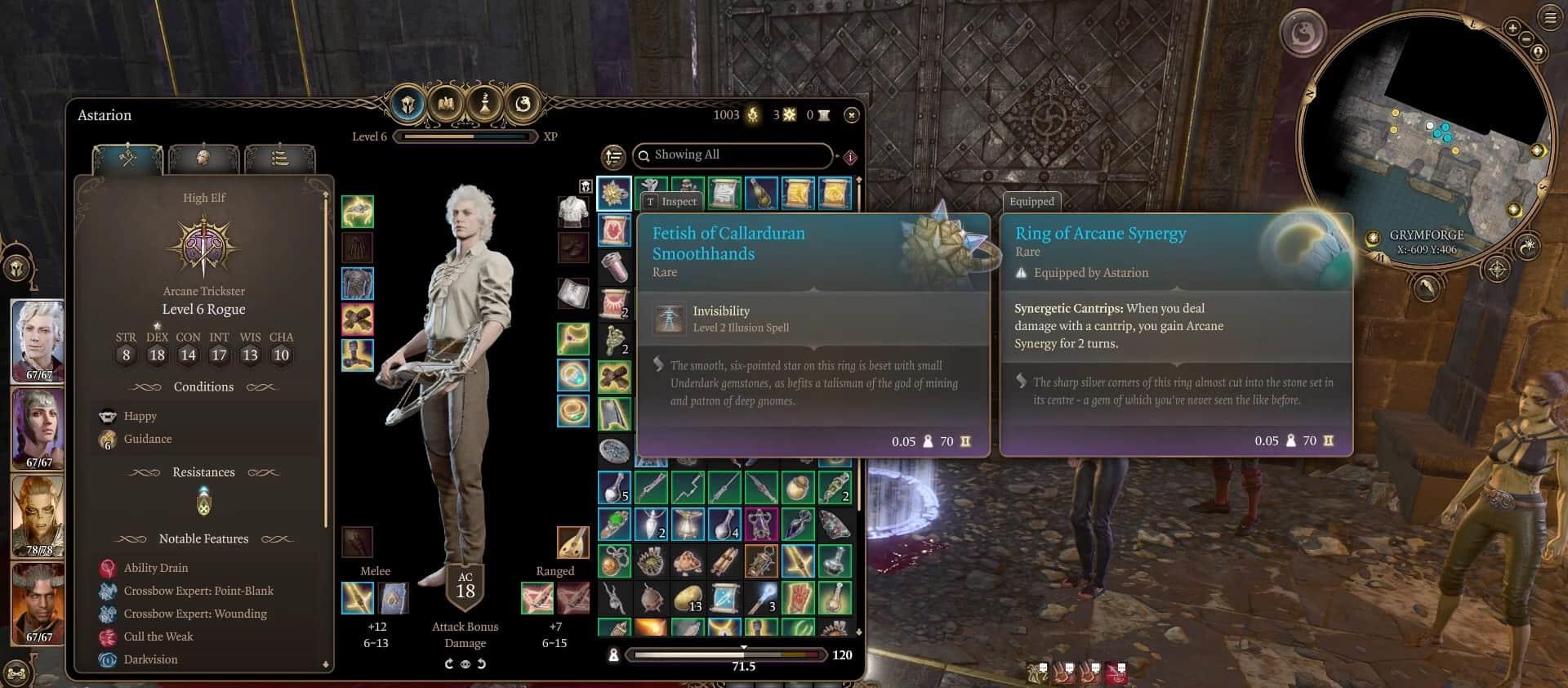
Task: Click the inventory search field showing 'Showing All'
Action: click(x=735, y=155)
